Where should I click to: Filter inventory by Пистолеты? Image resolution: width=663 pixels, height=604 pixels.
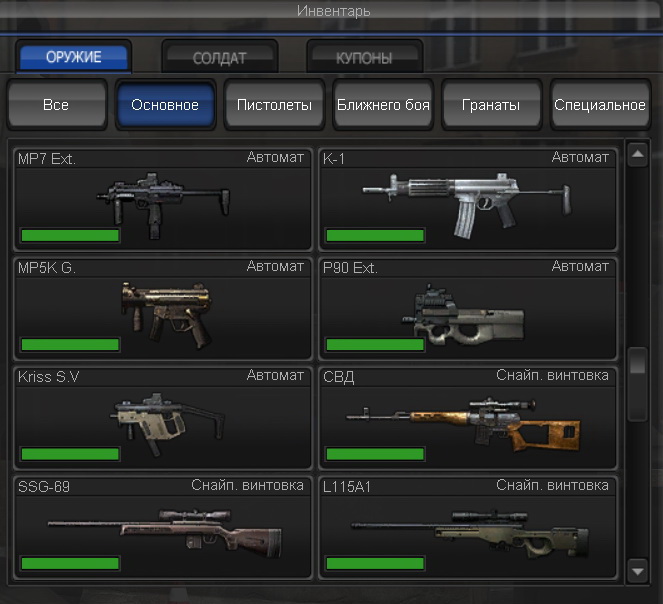click(274, 105)
